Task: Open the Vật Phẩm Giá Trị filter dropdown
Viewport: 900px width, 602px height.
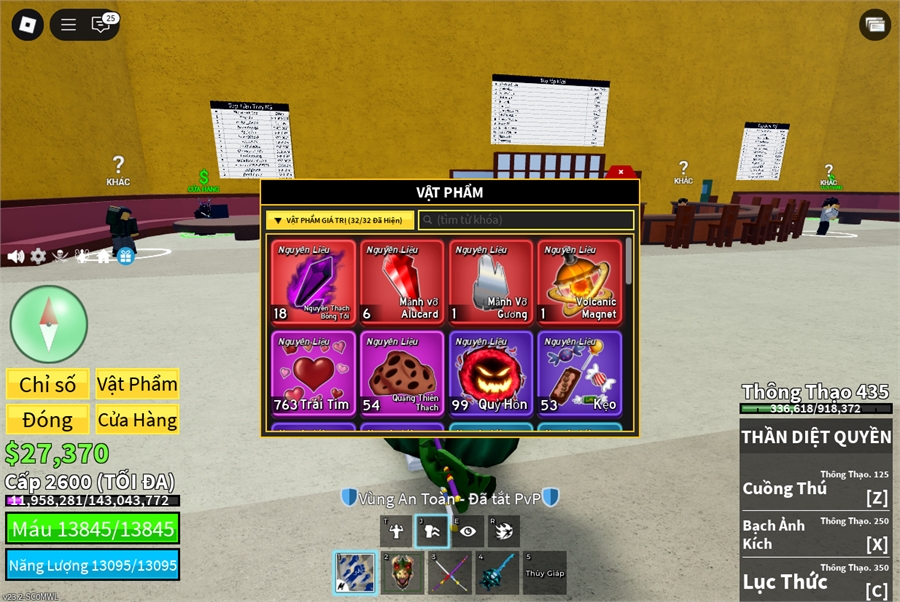Action: coord(340,220)
